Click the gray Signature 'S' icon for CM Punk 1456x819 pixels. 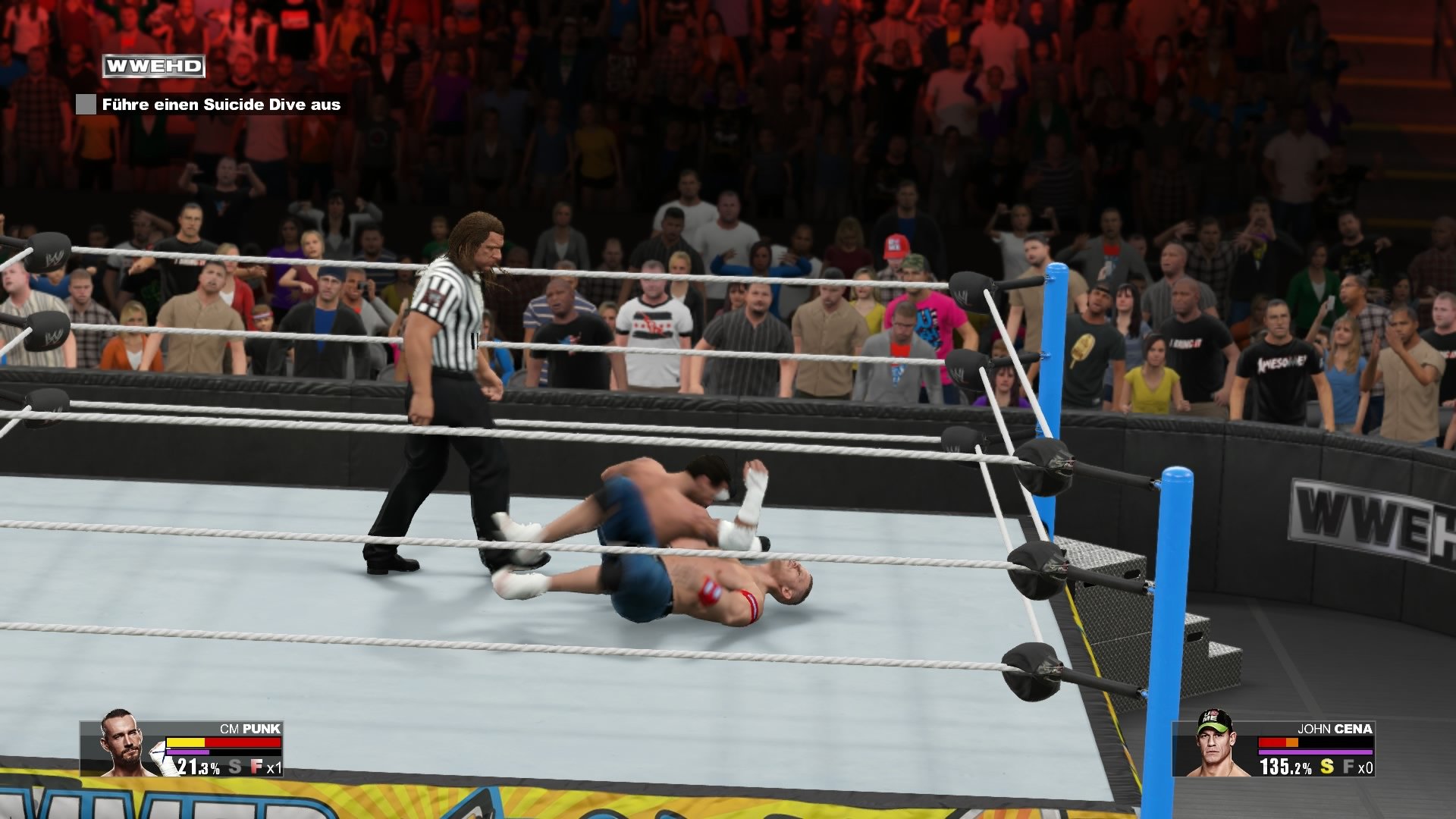pos(235,766)
